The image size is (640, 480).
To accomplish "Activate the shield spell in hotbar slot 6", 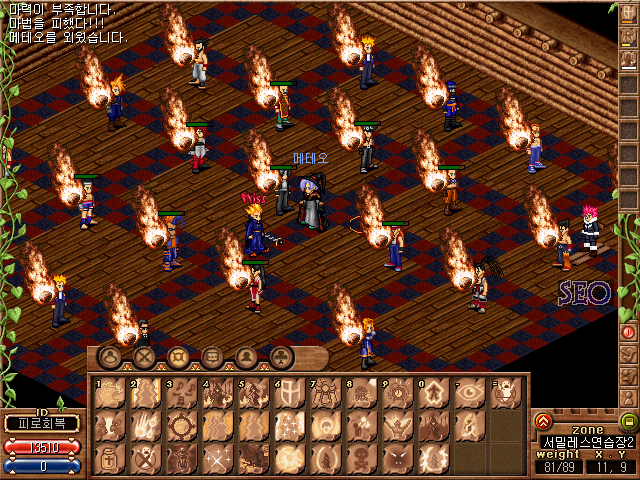I will pyautogui.click(x=289, y=393).
